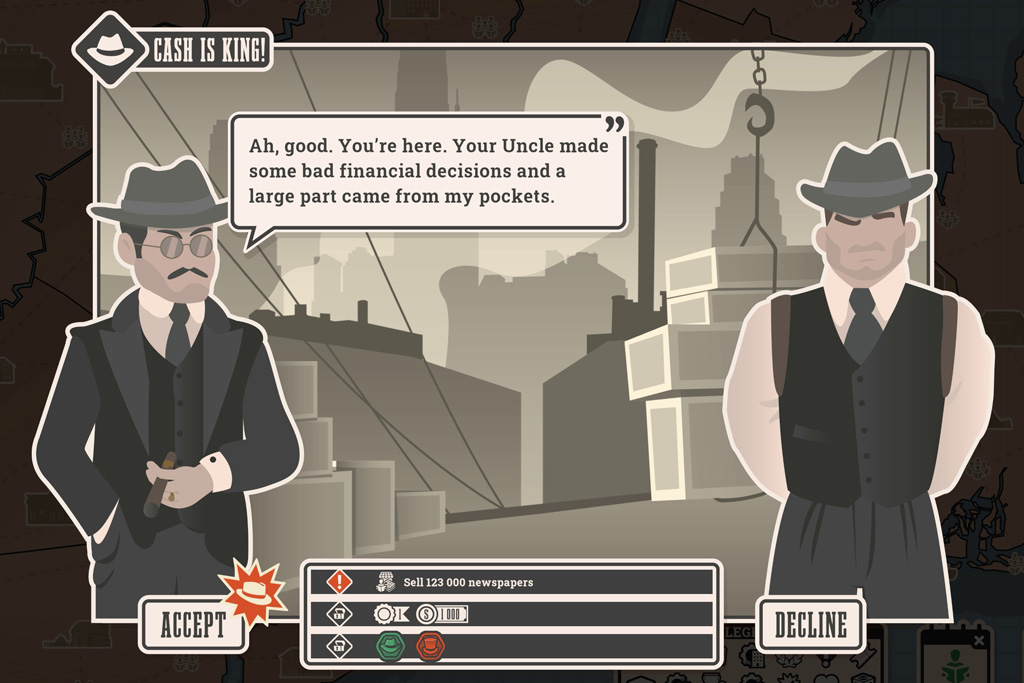Click the green hat reward token
Image resolution: width=1024 pixels, height=683 pixels.
tap(389, 646)
